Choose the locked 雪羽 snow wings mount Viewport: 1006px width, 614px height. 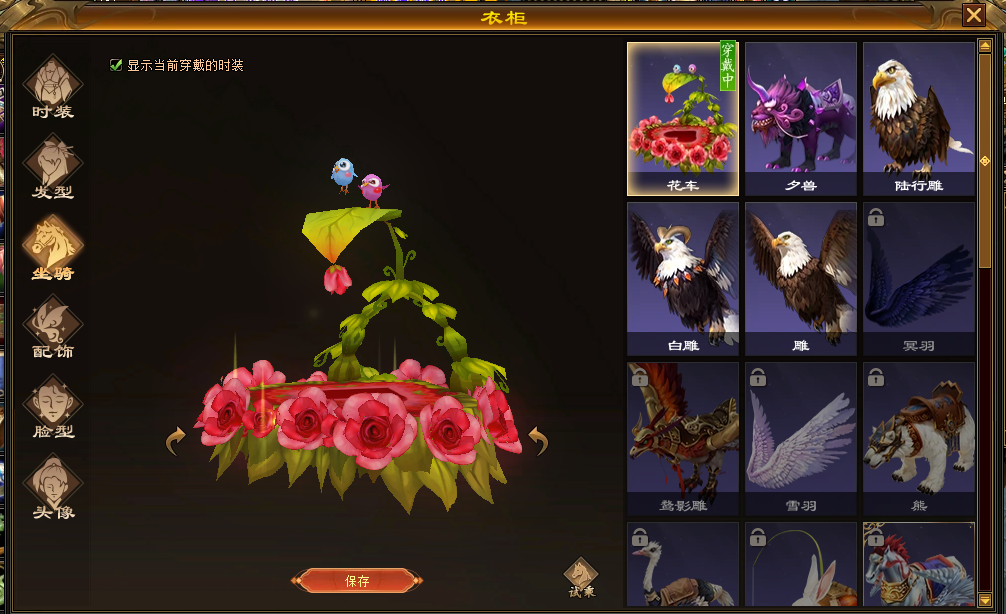point(801,438)
